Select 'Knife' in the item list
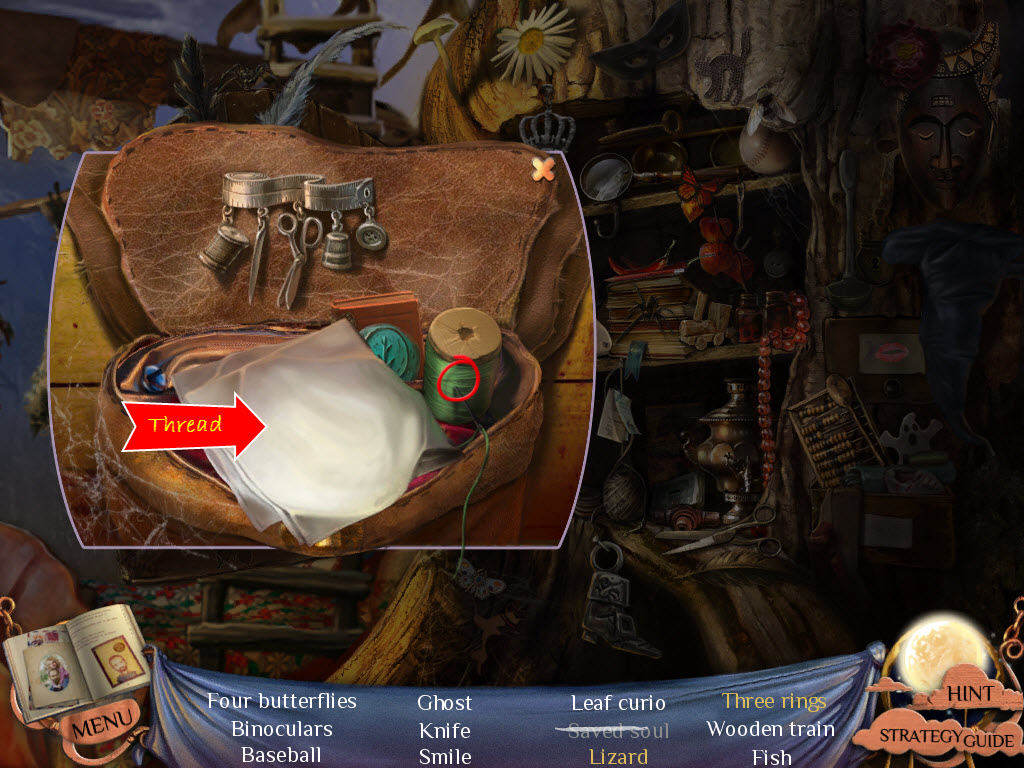Image resolution: width=1024 pixels, height=768 pixels. [445, 731]
